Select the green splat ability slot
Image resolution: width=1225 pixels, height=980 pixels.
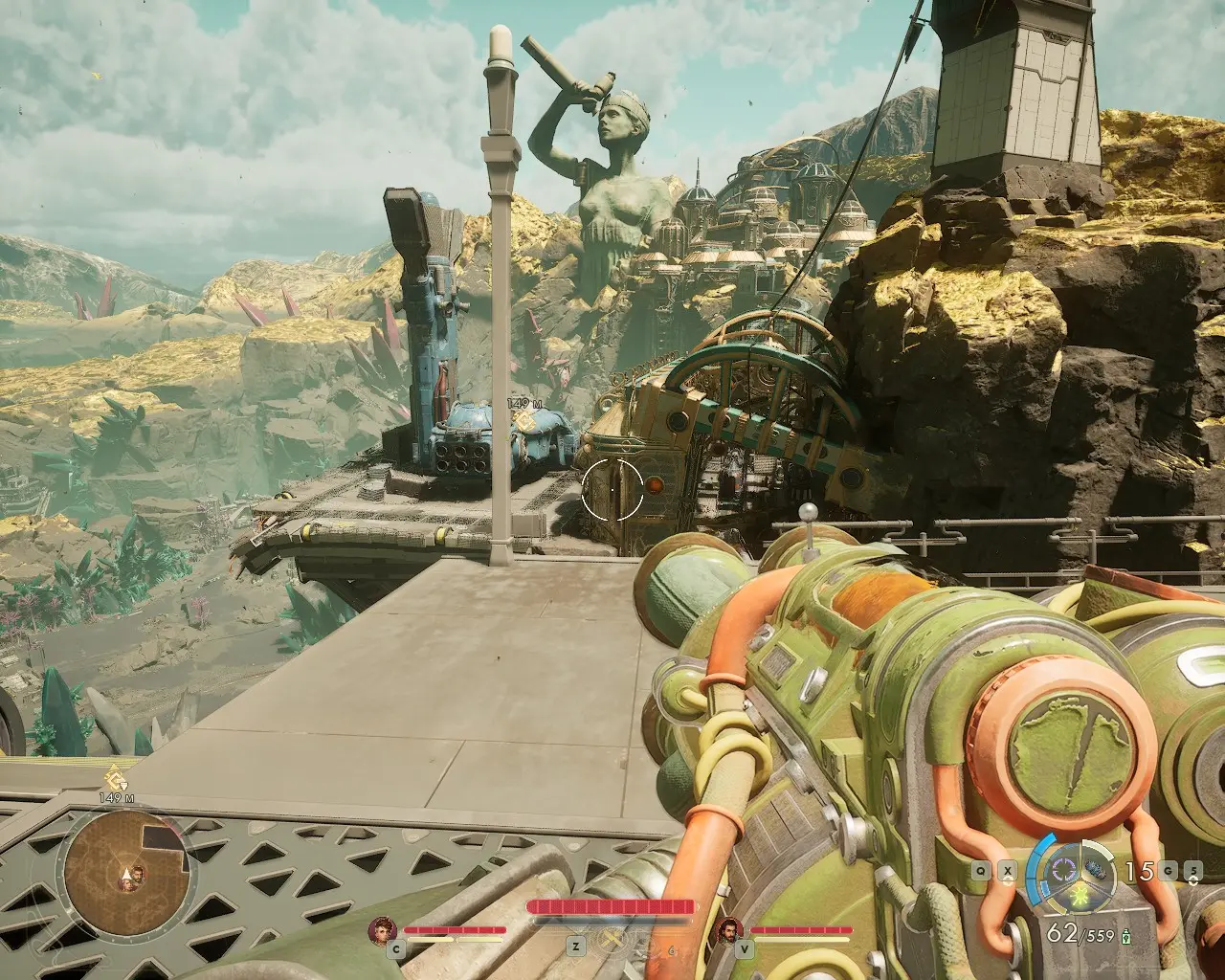pos(1080,897)
